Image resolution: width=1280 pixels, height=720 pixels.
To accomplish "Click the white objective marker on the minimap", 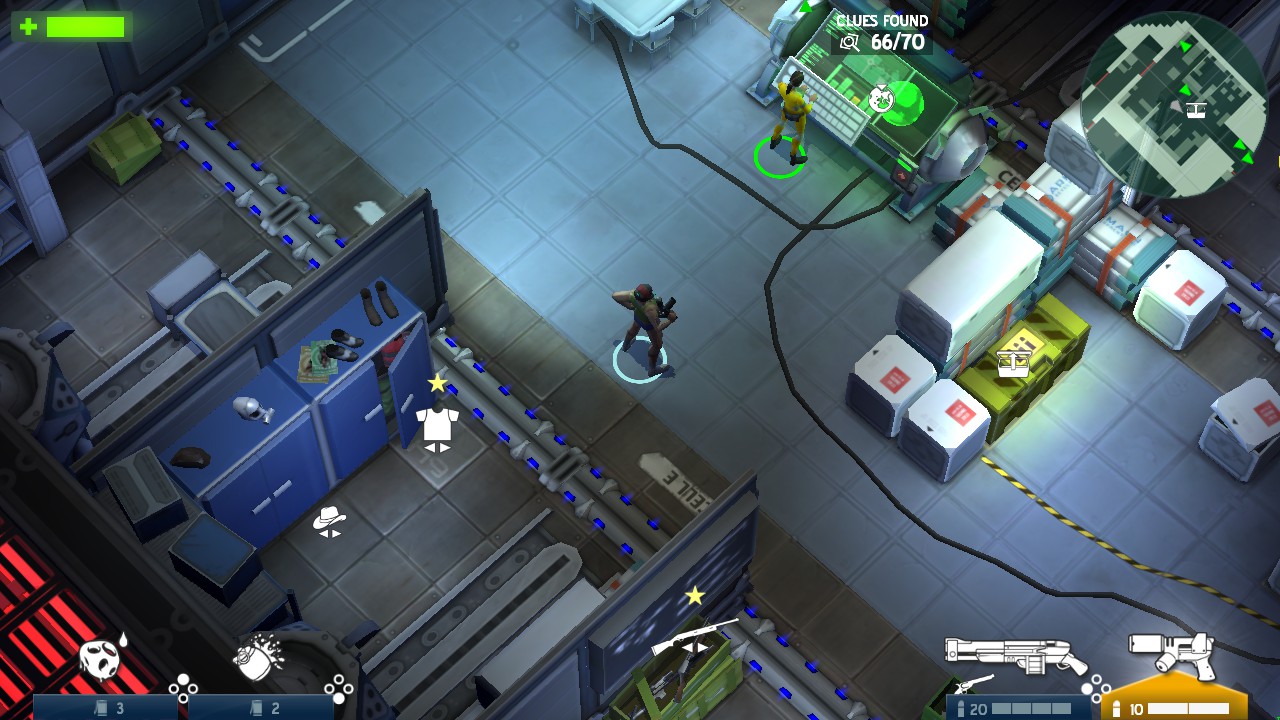I will point(1196,108).
